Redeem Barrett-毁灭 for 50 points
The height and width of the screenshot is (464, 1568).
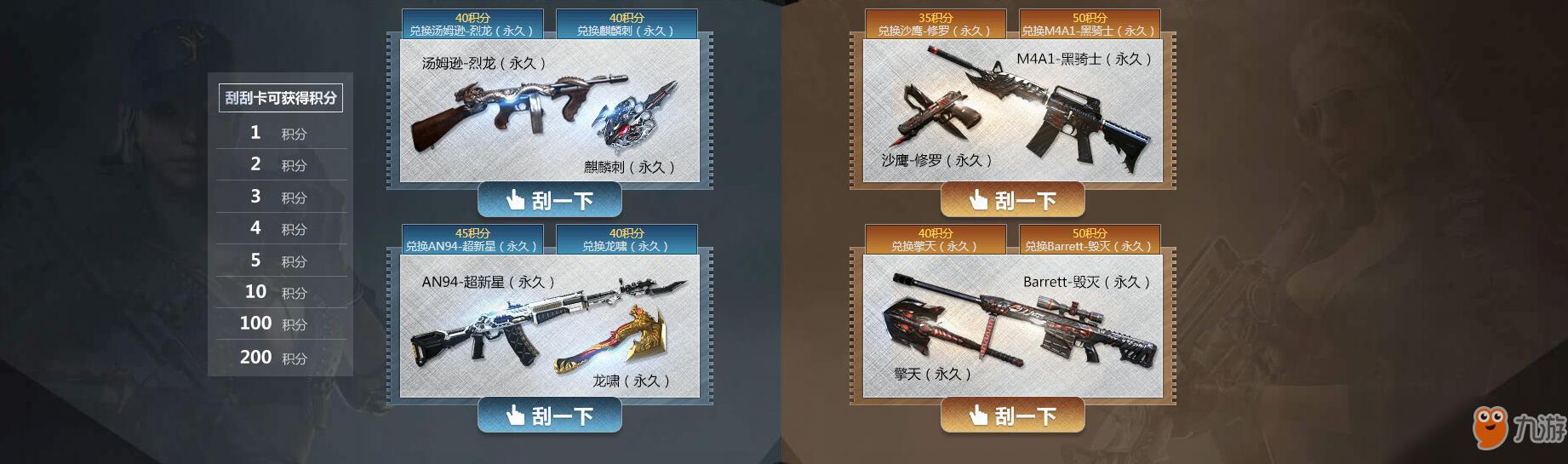pos(1090,239)
